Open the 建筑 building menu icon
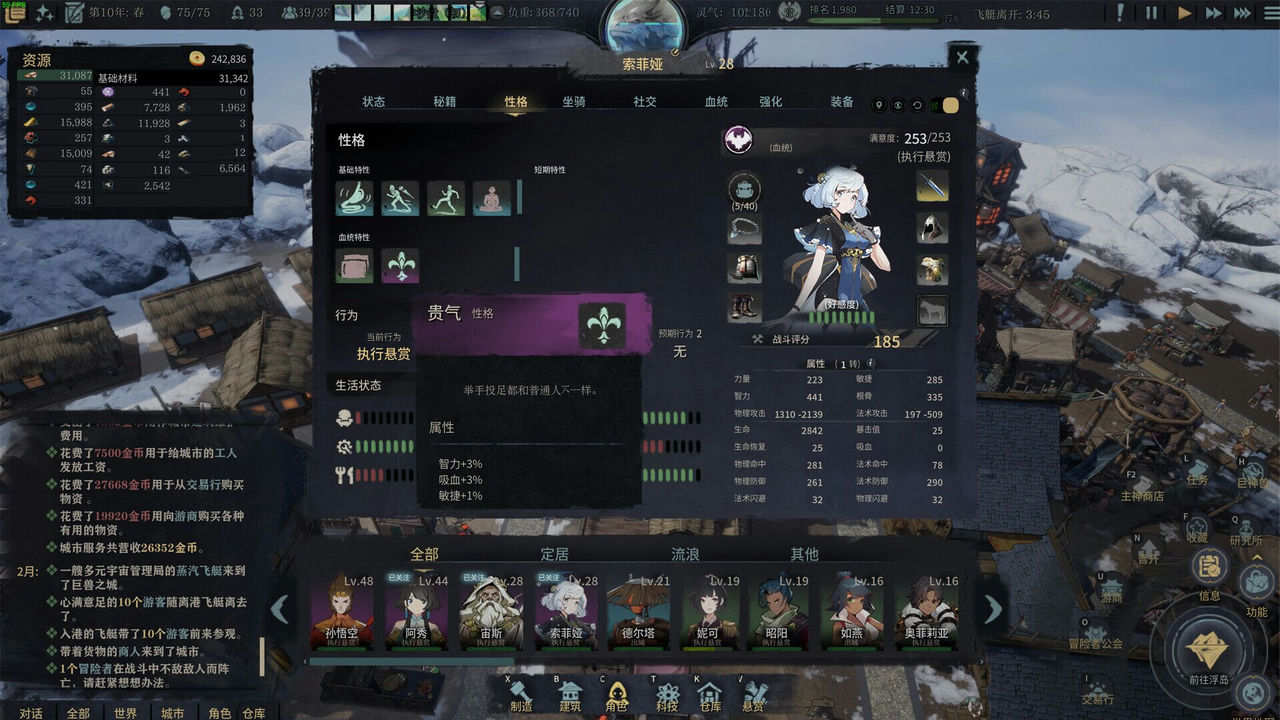The height and width of the screenshot is (720, 1280). (x=570, y=690)
